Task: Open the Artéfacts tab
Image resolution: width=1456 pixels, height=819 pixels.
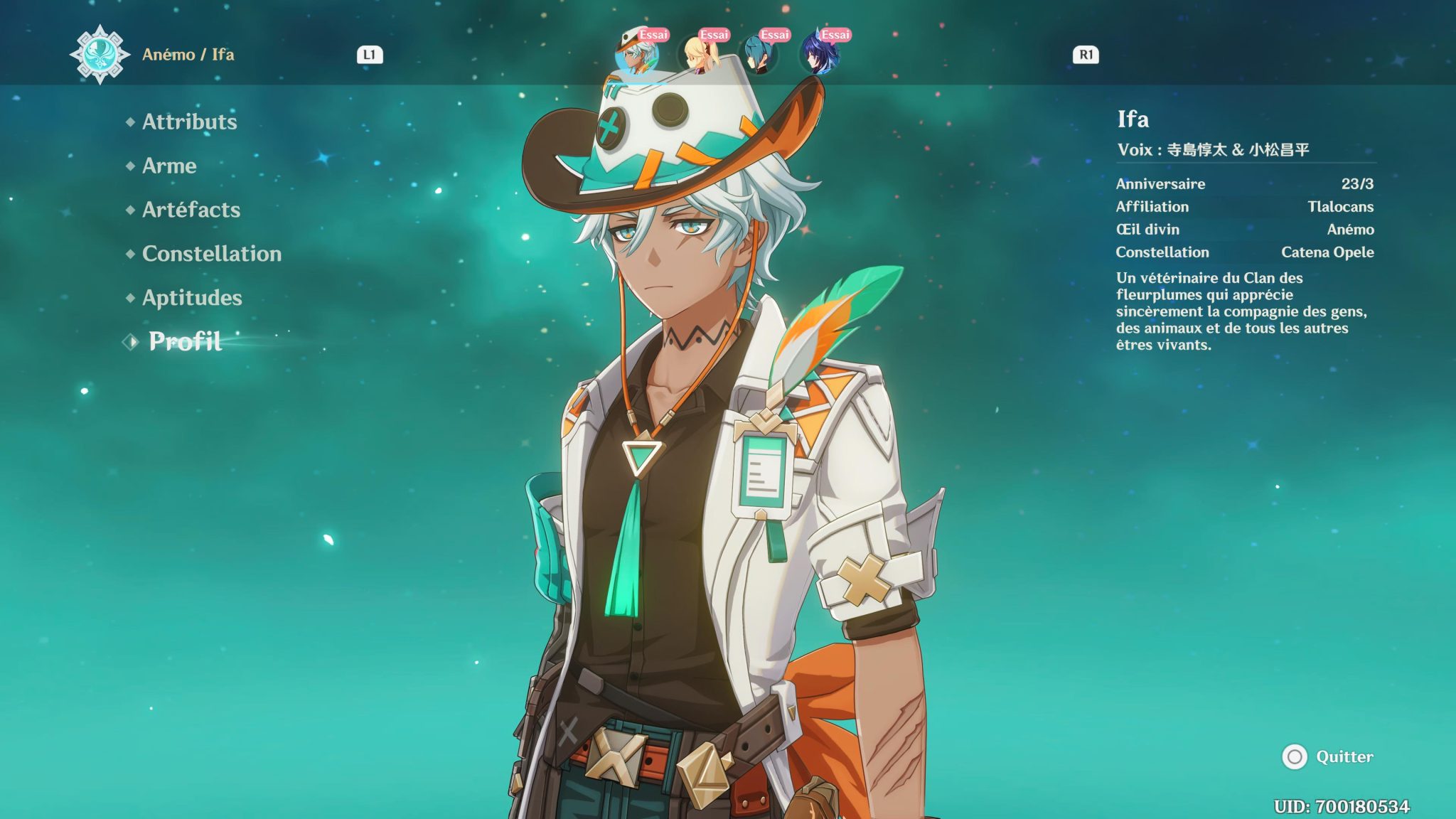Action: coord(191,210)
